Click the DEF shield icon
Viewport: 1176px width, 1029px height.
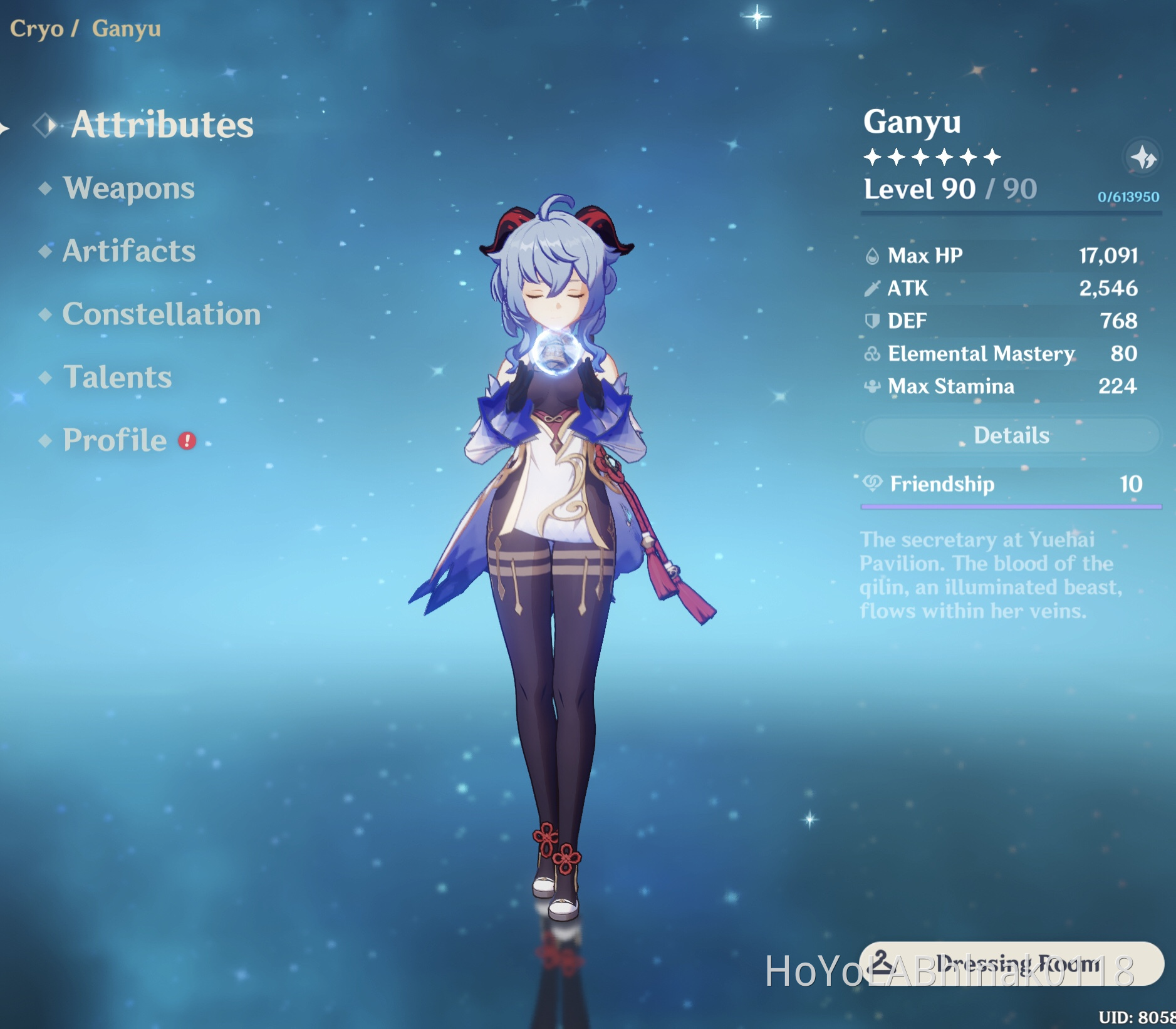click(x=872, y=321)
